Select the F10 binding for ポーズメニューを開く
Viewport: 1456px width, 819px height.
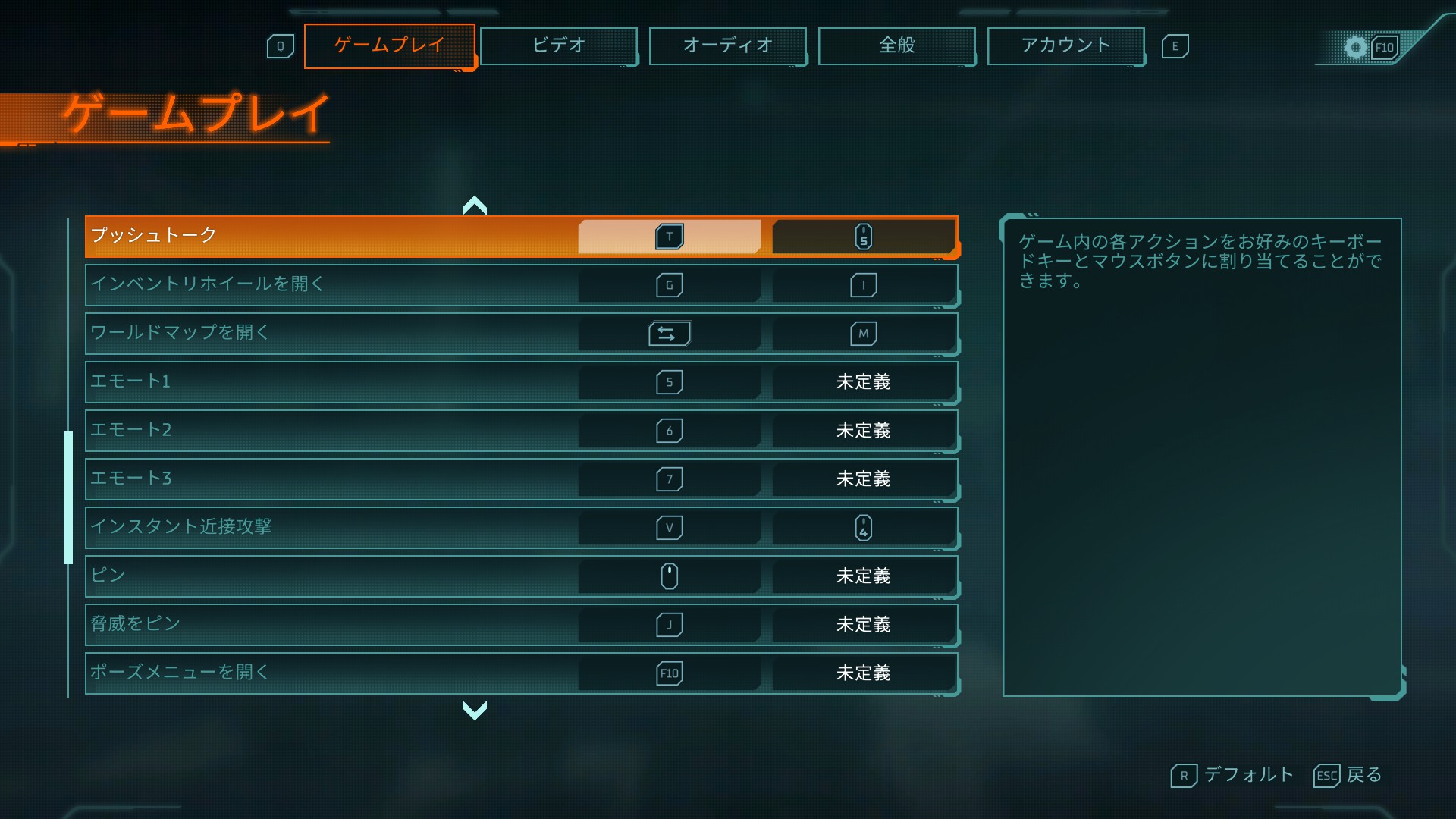click(x=669, y=673)
